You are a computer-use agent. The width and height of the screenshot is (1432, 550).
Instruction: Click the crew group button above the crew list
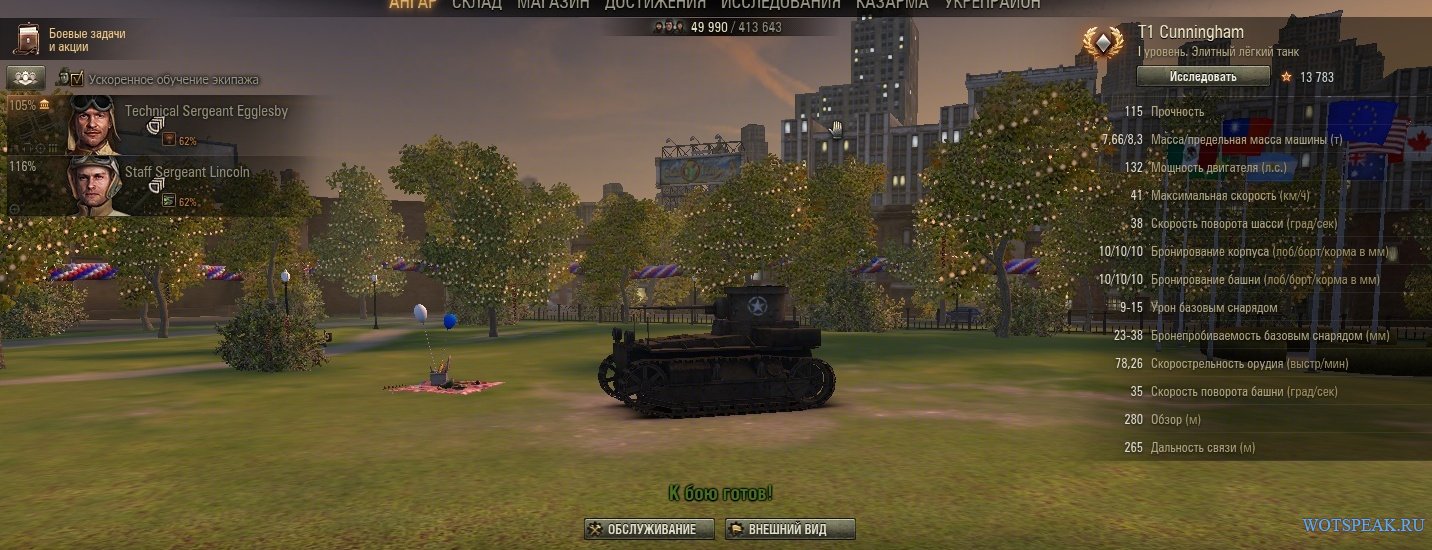[x=26, y=77]
